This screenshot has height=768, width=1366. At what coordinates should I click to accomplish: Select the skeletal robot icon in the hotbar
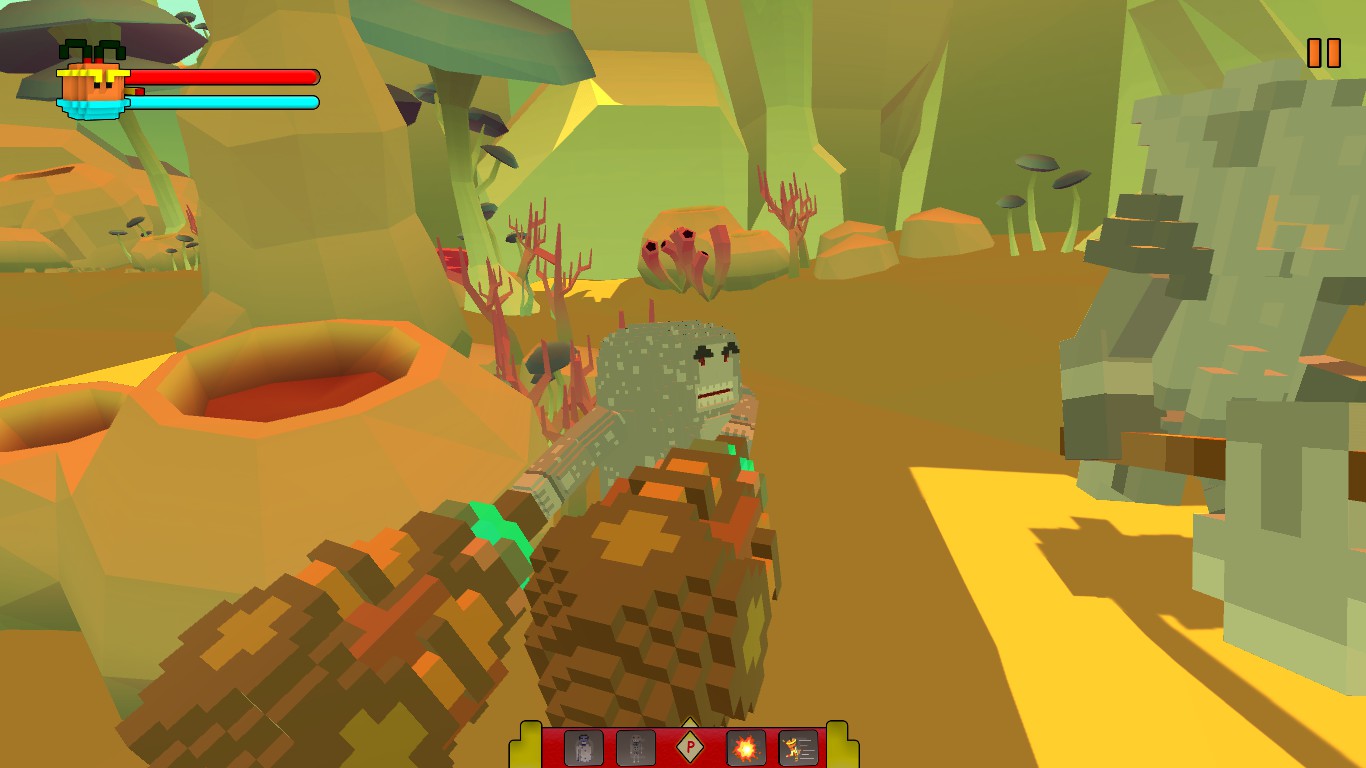click(638, 747)
